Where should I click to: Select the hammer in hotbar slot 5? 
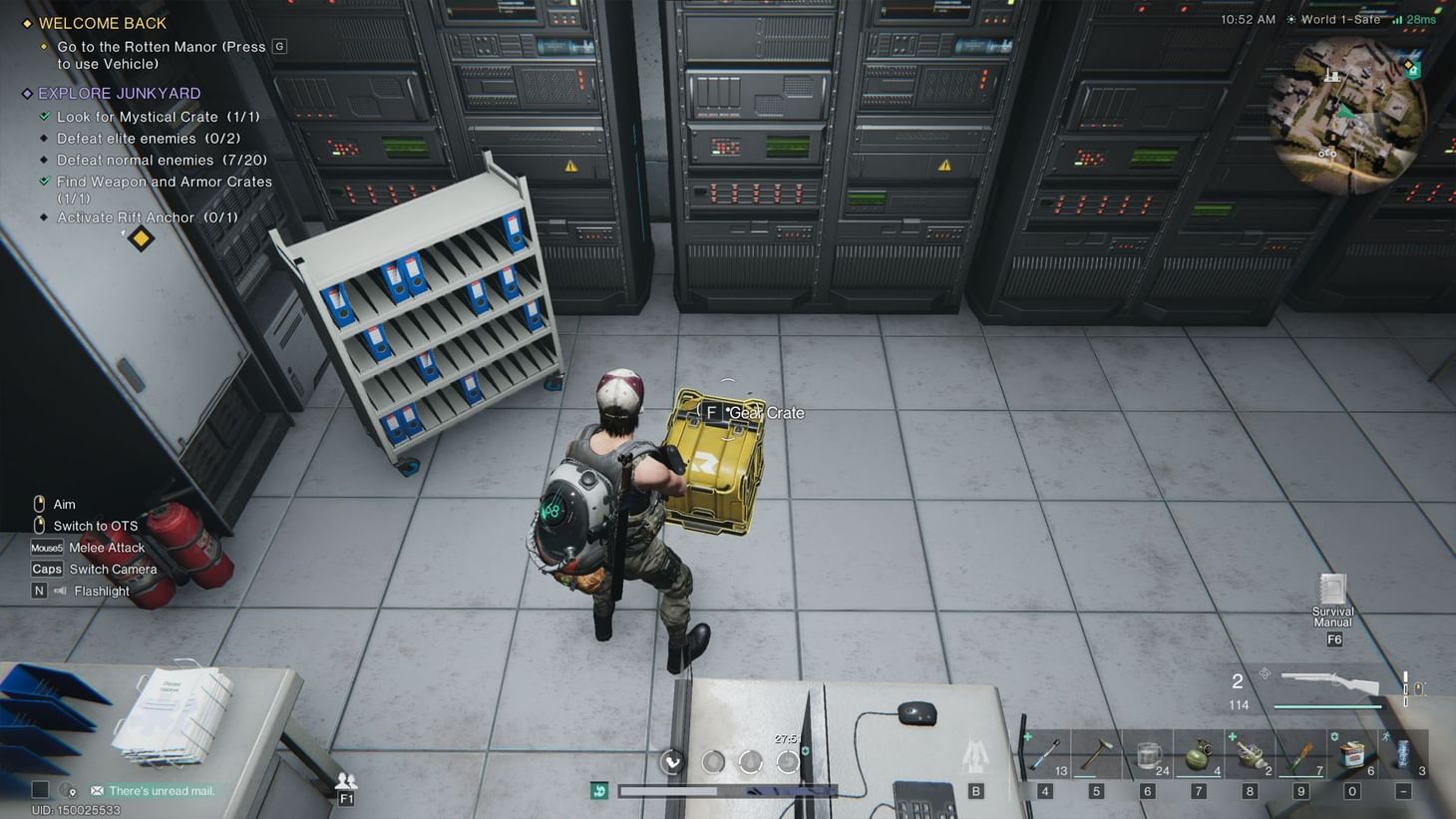click(1096, 753)
